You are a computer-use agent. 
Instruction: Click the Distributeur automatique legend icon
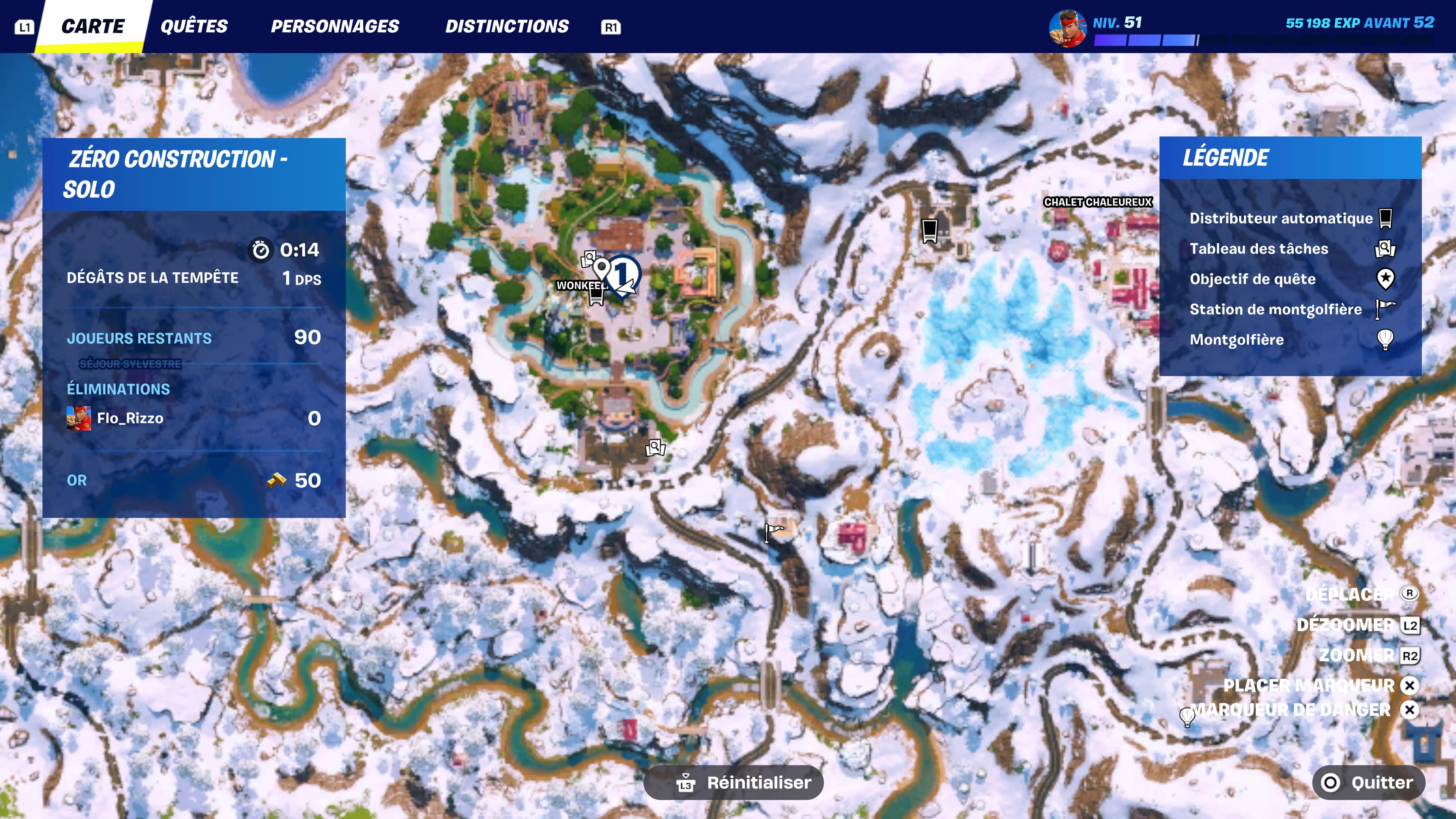click(x=1385, y=218)
